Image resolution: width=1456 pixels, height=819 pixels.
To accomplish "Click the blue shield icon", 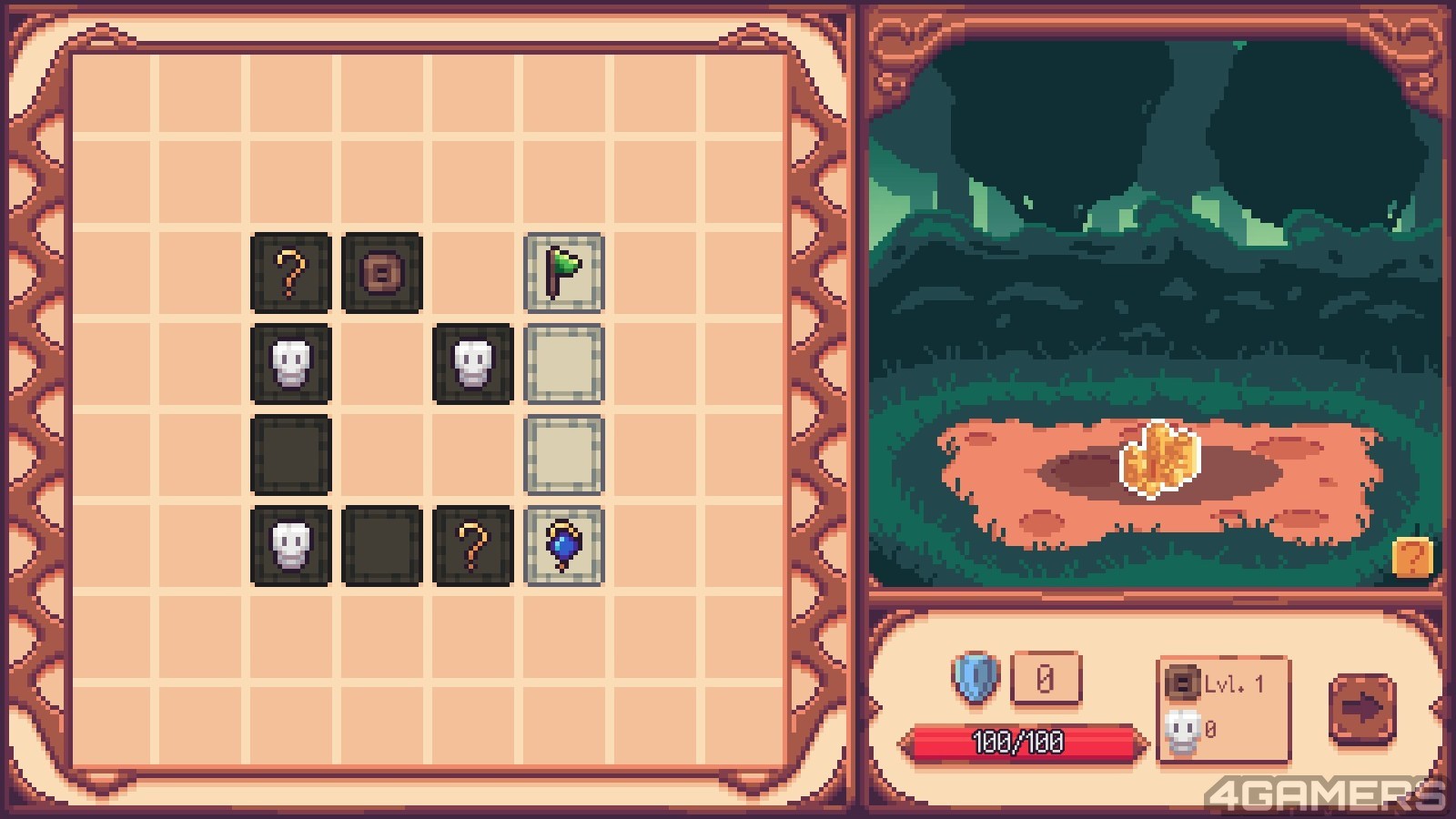I will click(x=976, y=678).
